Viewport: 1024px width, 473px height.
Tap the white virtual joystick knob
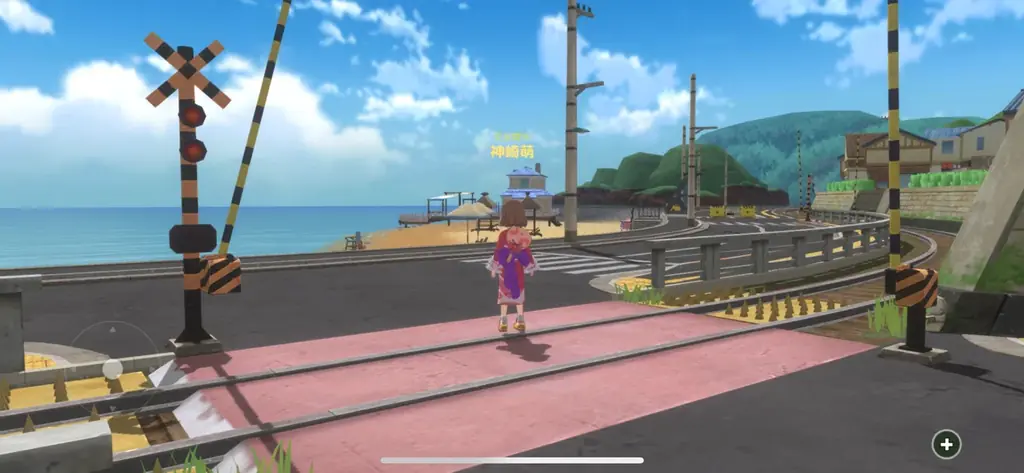[113, 370]
